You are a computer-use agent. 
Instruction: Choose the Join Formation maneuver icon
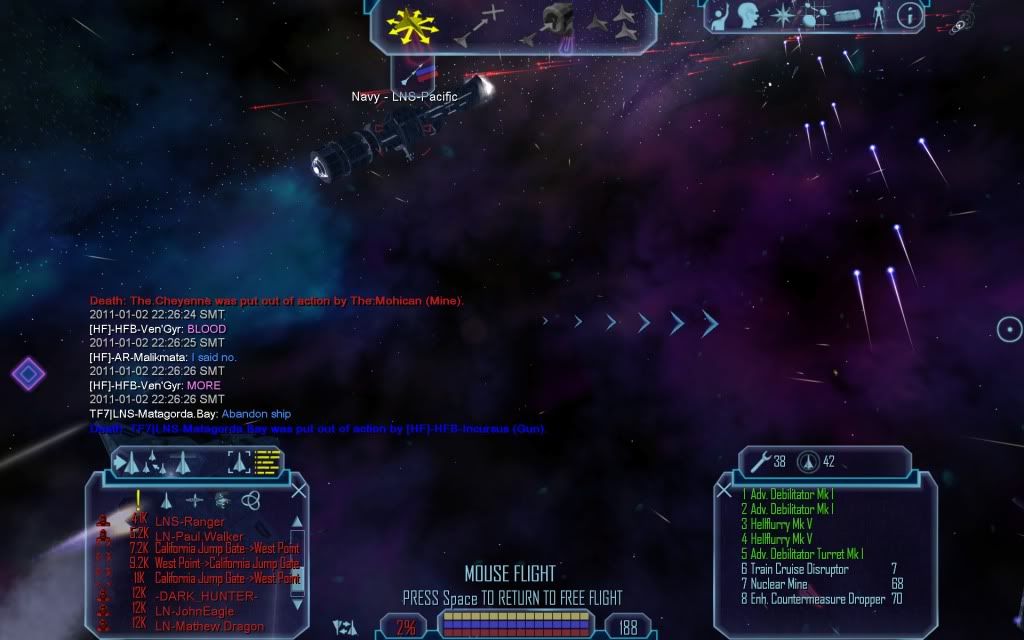[612, 24]
